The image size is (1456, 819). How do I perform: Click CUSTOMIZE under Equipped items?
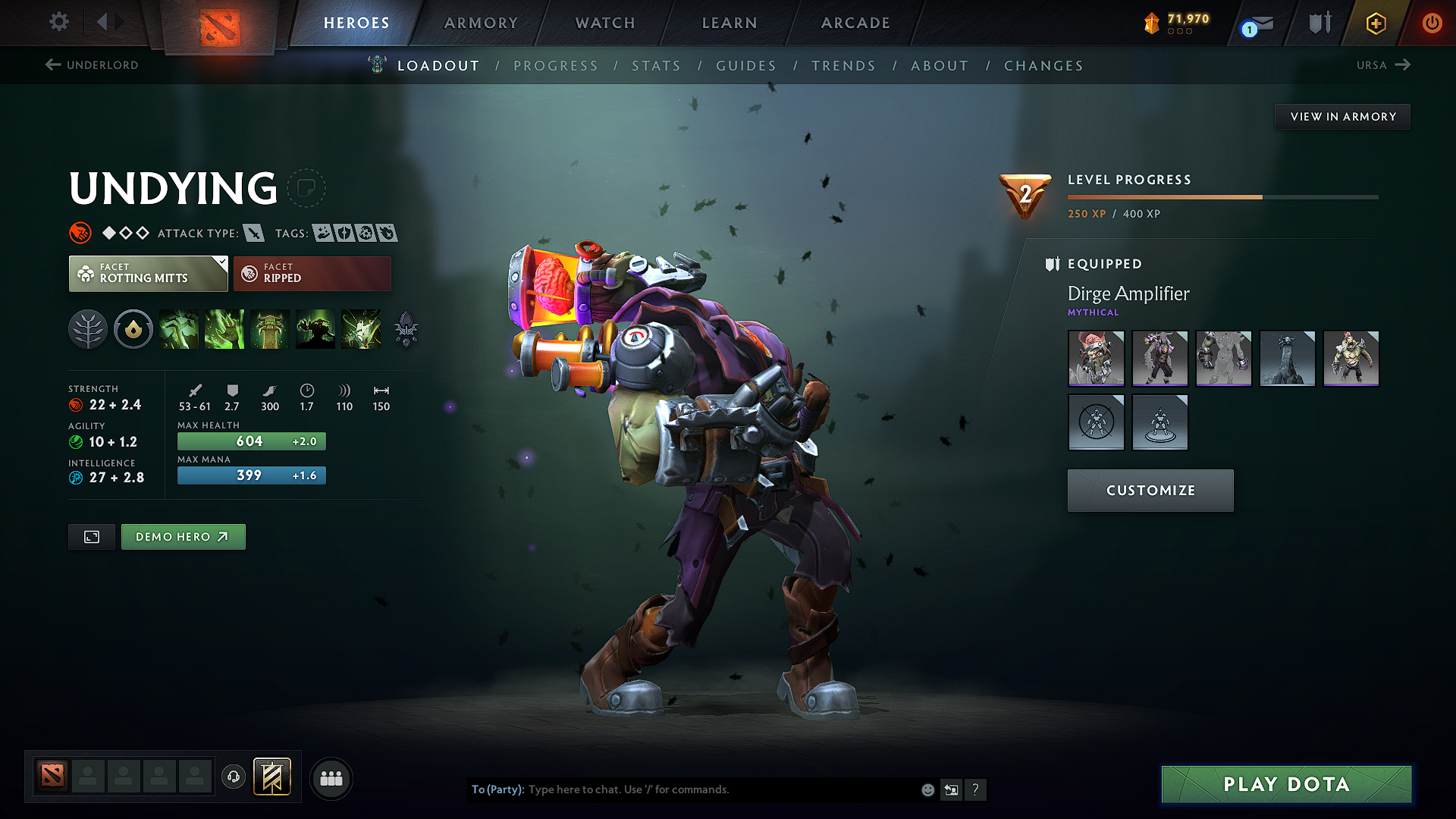pyautogui.click(x=1150, y=490)
